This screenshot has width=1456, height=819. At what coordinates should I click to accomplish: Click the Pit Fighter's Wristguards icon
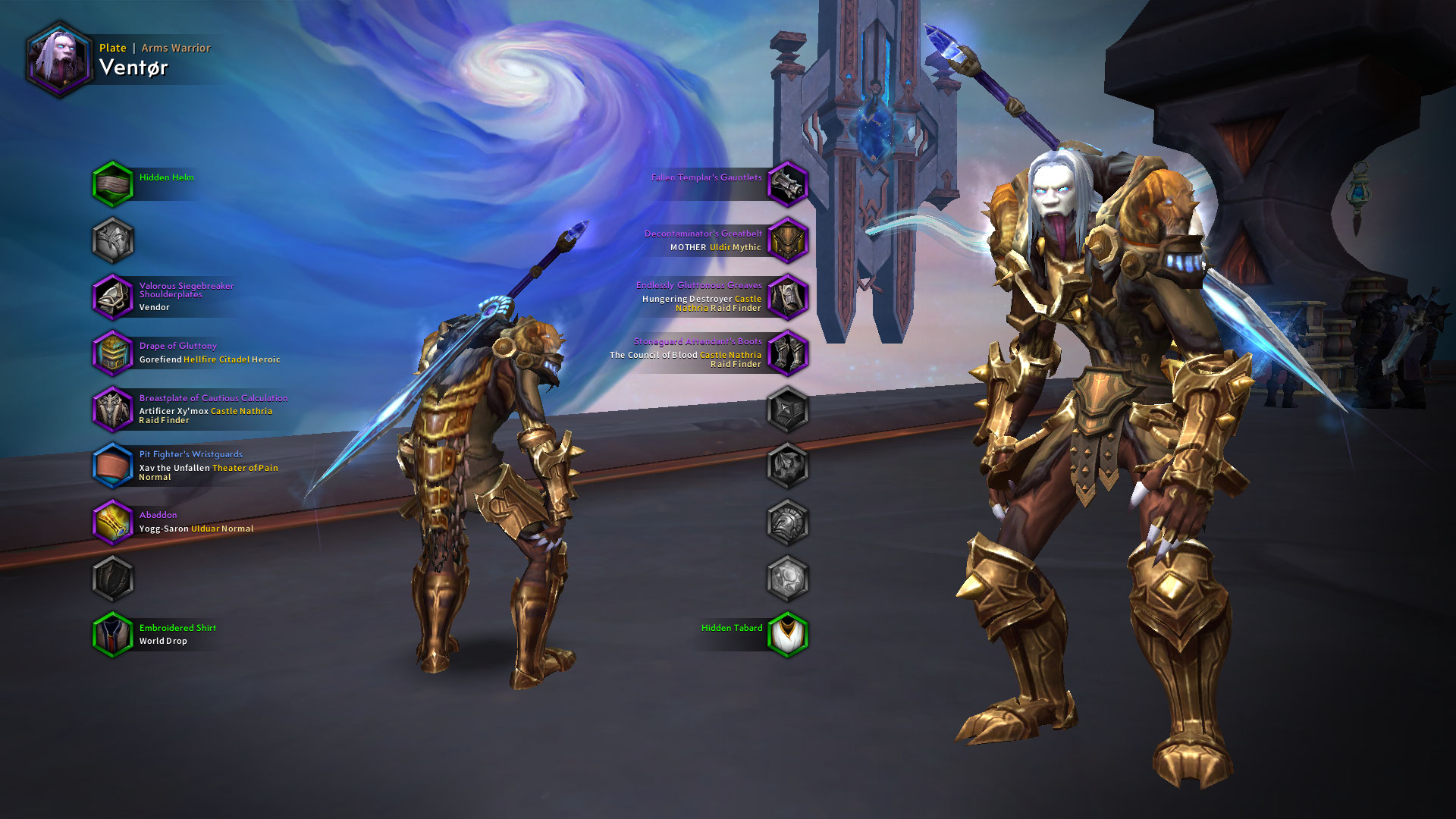click(112, 465)
